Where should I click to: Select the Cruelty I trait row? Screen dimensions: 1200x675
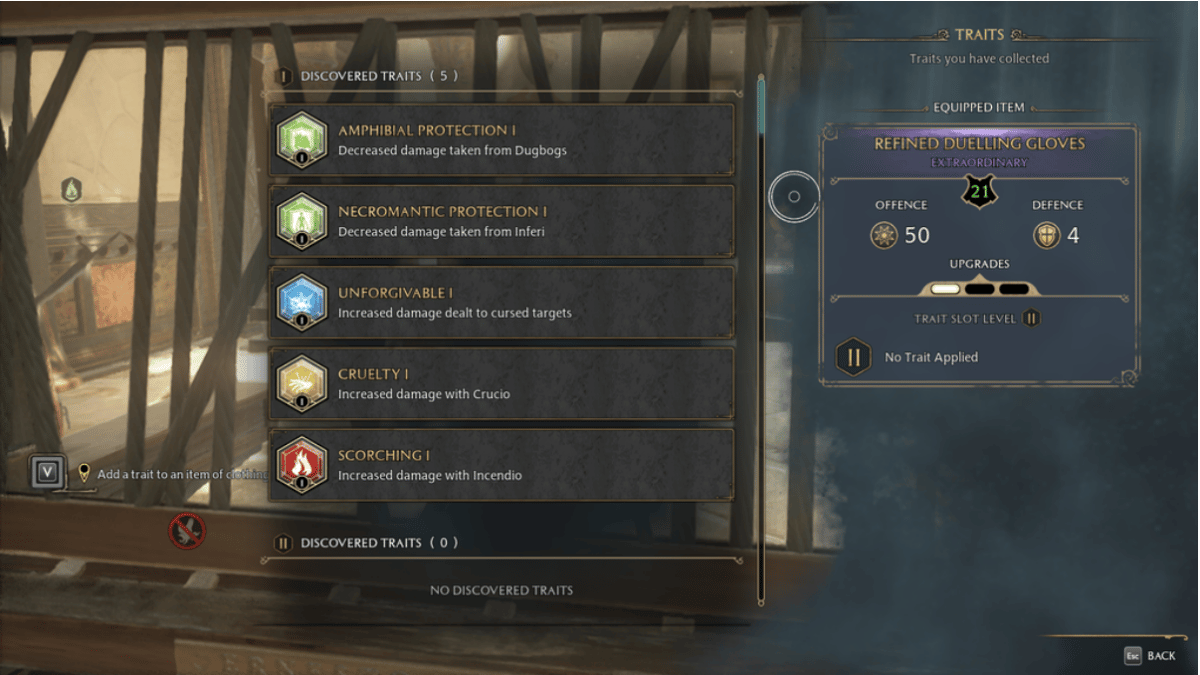coord(501,383)
